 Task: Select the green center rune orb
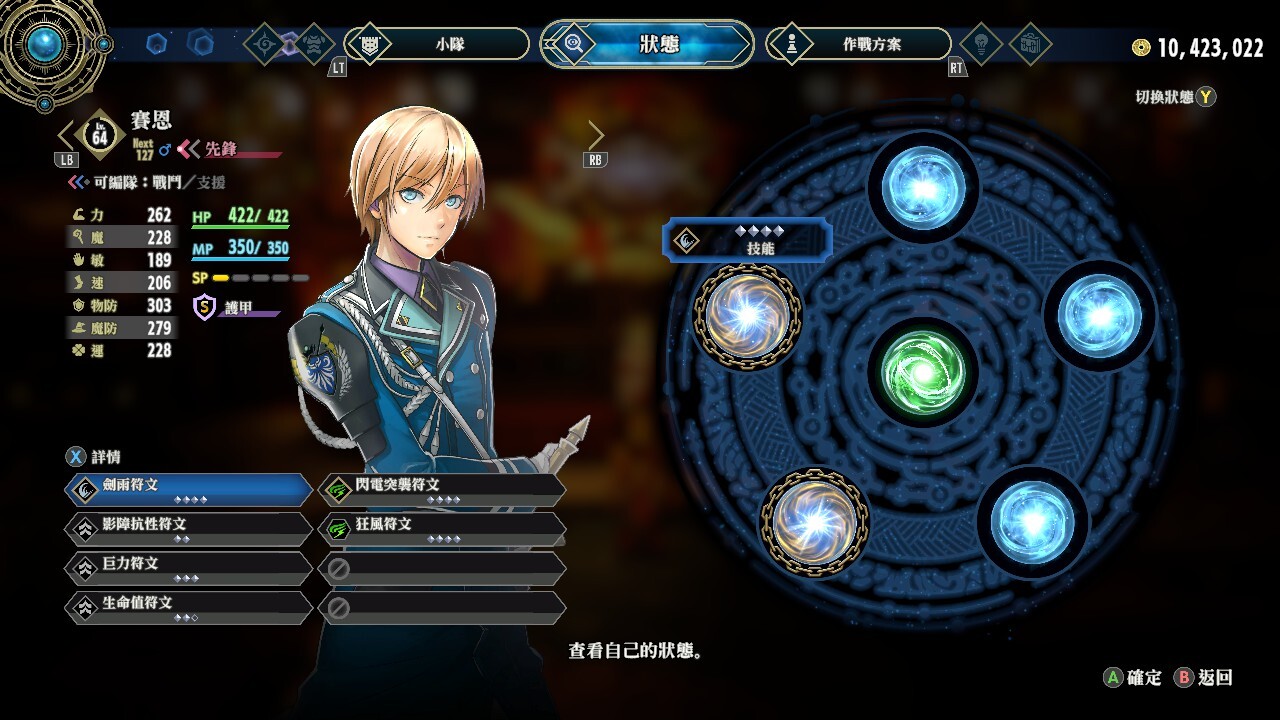922,371
